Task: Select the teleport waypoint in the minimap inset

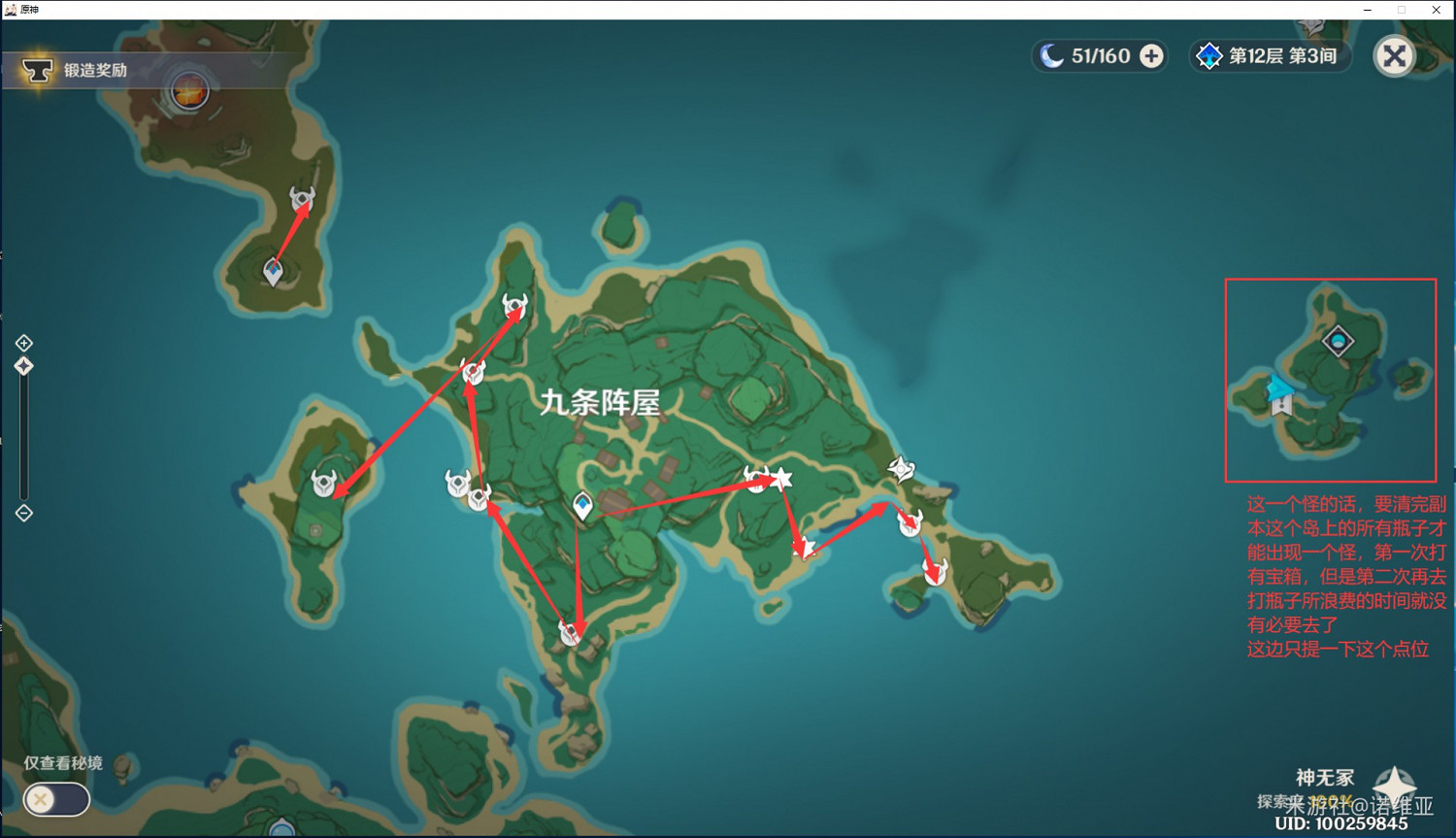Action: pyautogui.click(x=1279, y=396)
